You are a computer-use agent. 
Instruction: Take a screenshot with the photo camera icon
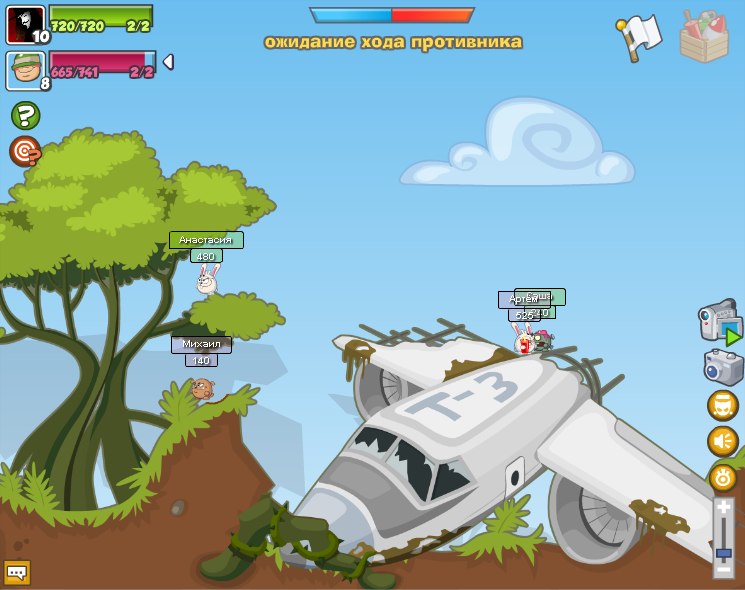pyautogui.click(x=723, y=367)
